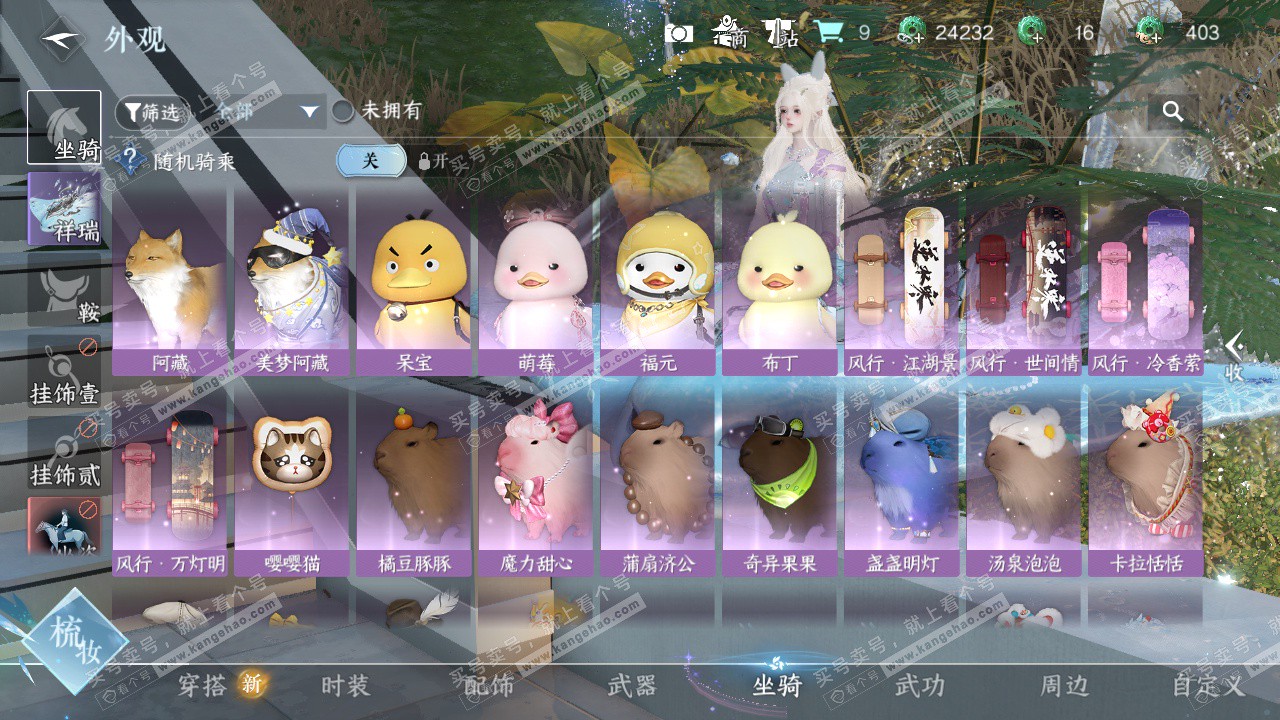Choose the 嘤嘤猫 mount card
This screenshot has height=720, width=1280.
(292, 485)
